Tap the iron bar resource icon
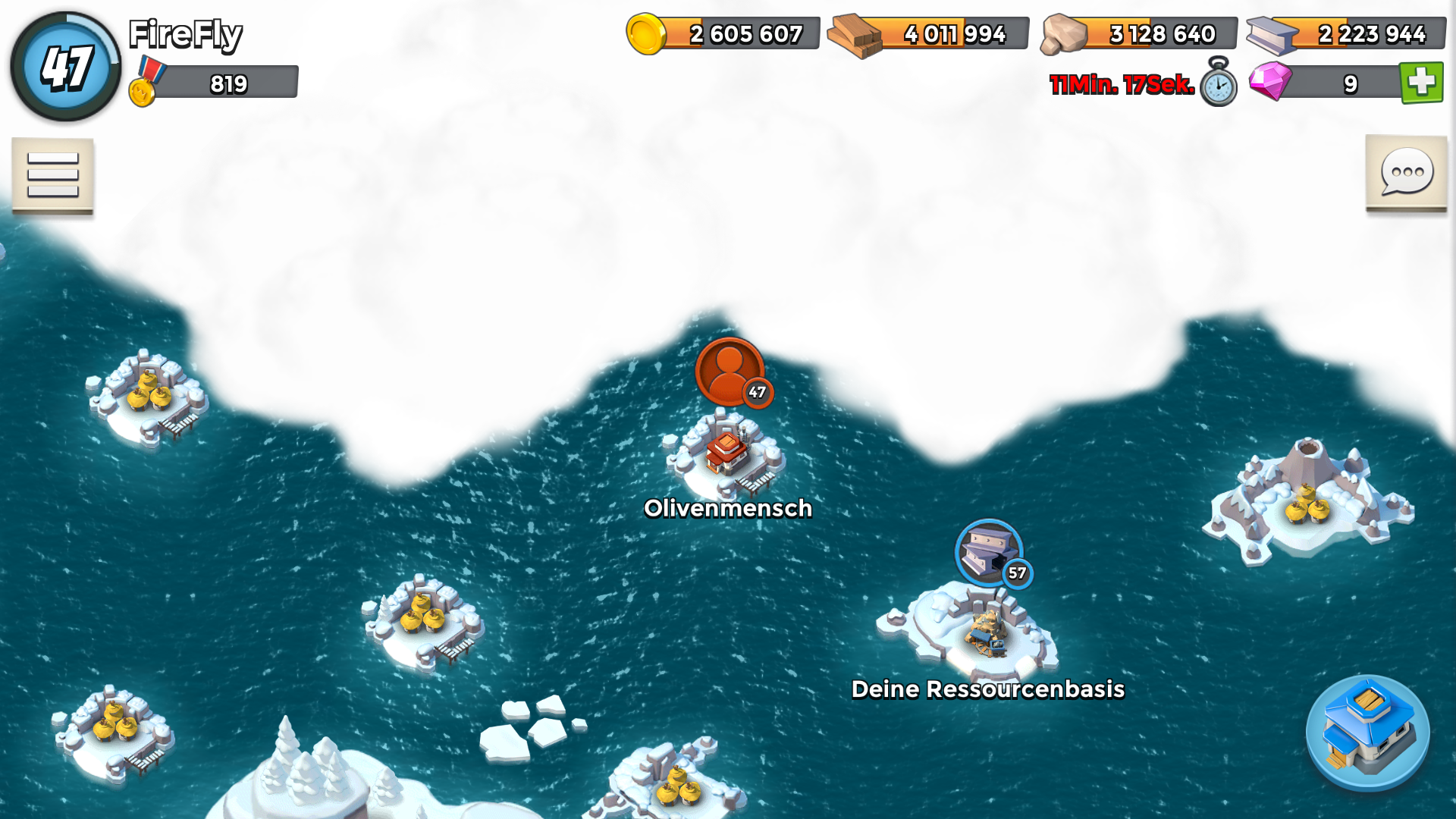1456x819 pixels. 1272,35
